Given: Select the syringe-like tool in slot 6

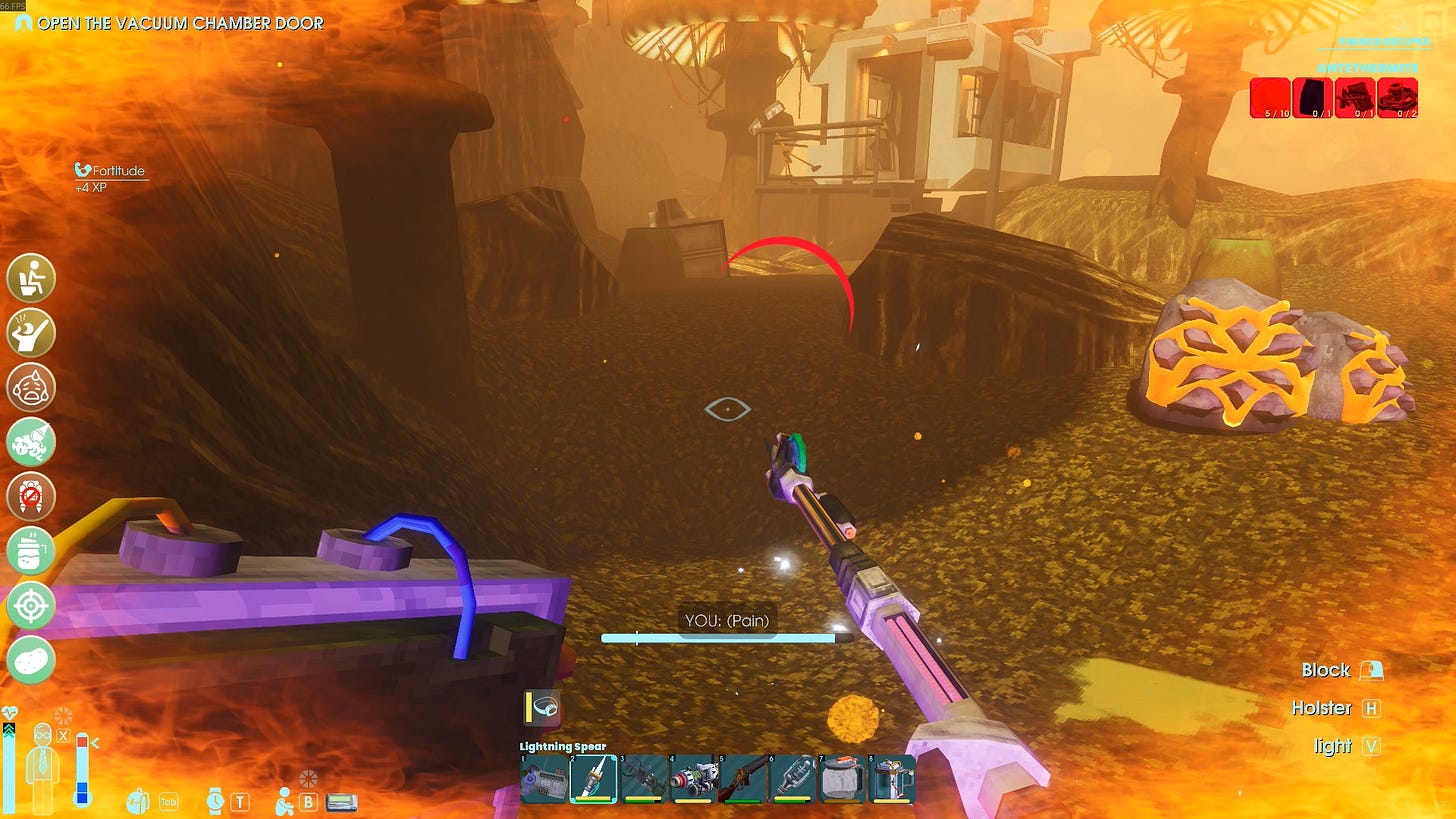Looking at the screenshot, I should (792, 778).
